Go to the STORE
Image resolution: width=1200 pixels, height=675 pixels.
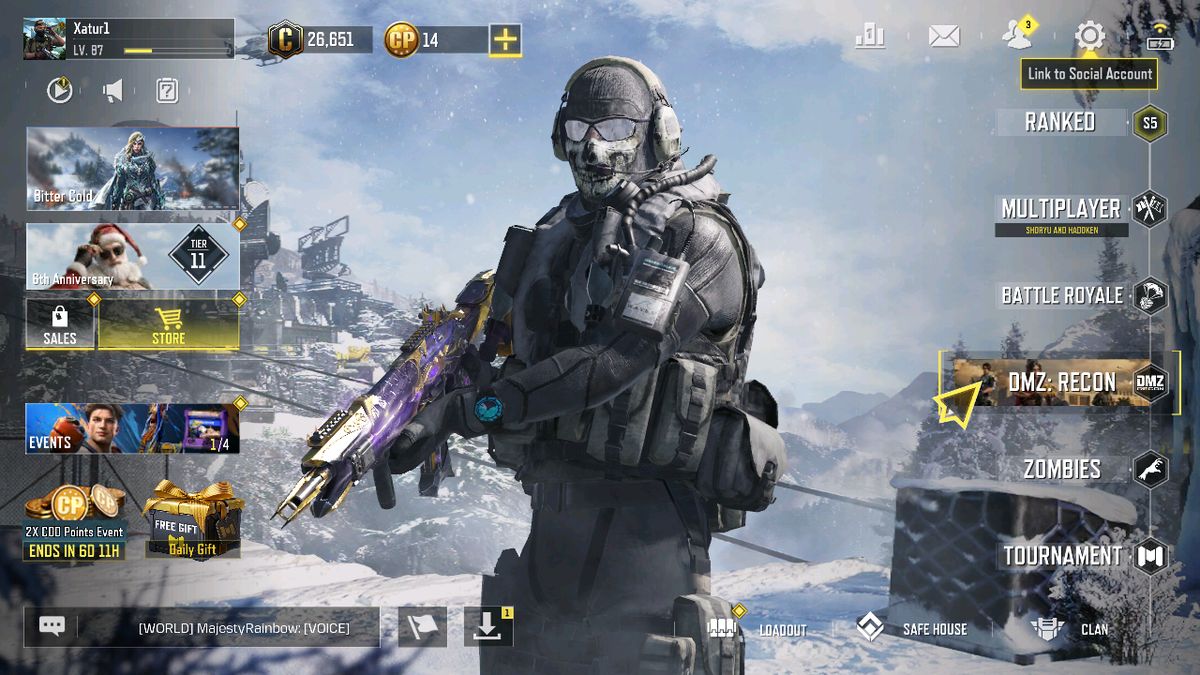pyautogui.click(x=168, y=324)
